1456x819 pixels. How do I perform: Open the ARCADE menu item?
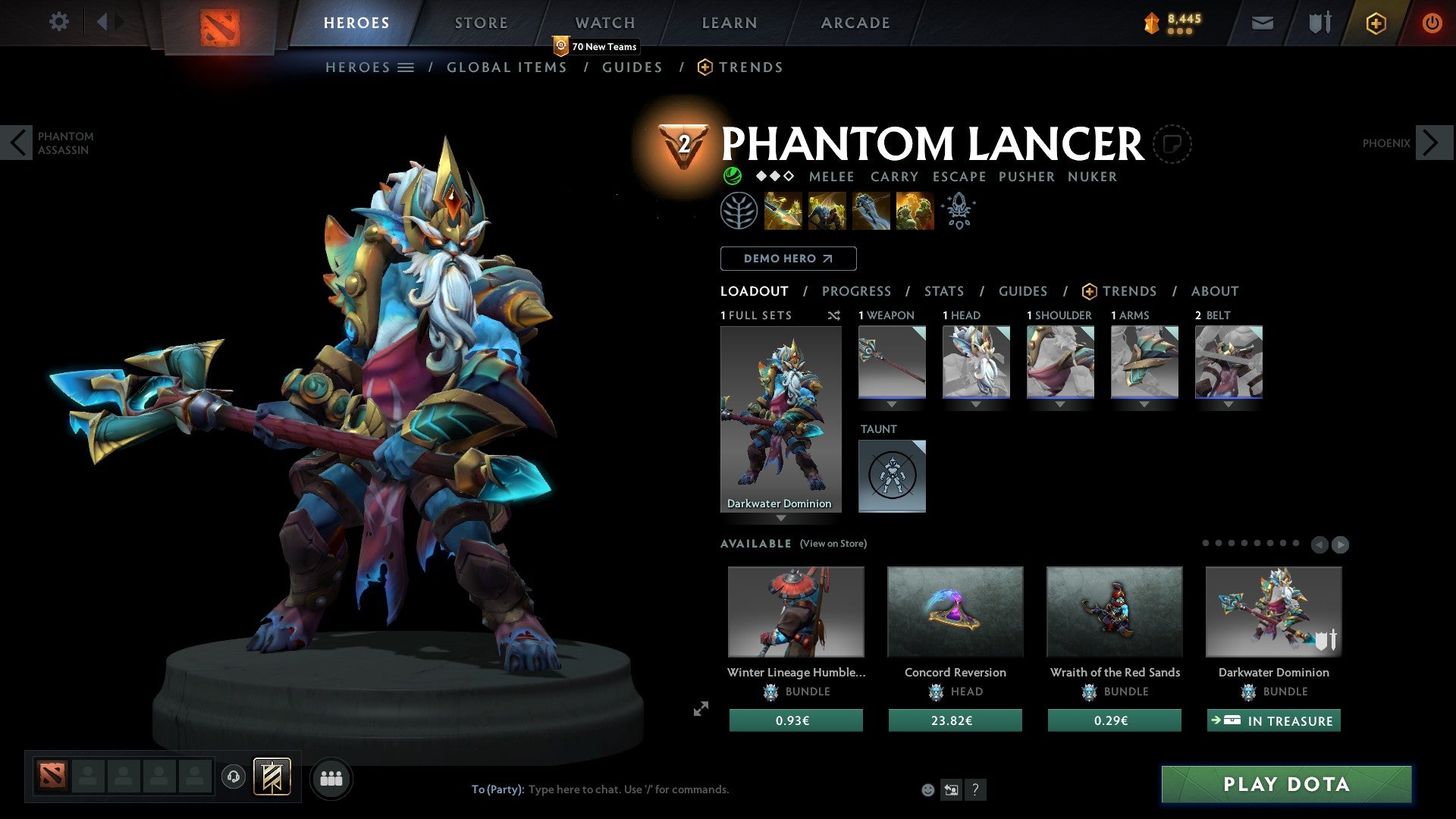(x=855, y=22)
